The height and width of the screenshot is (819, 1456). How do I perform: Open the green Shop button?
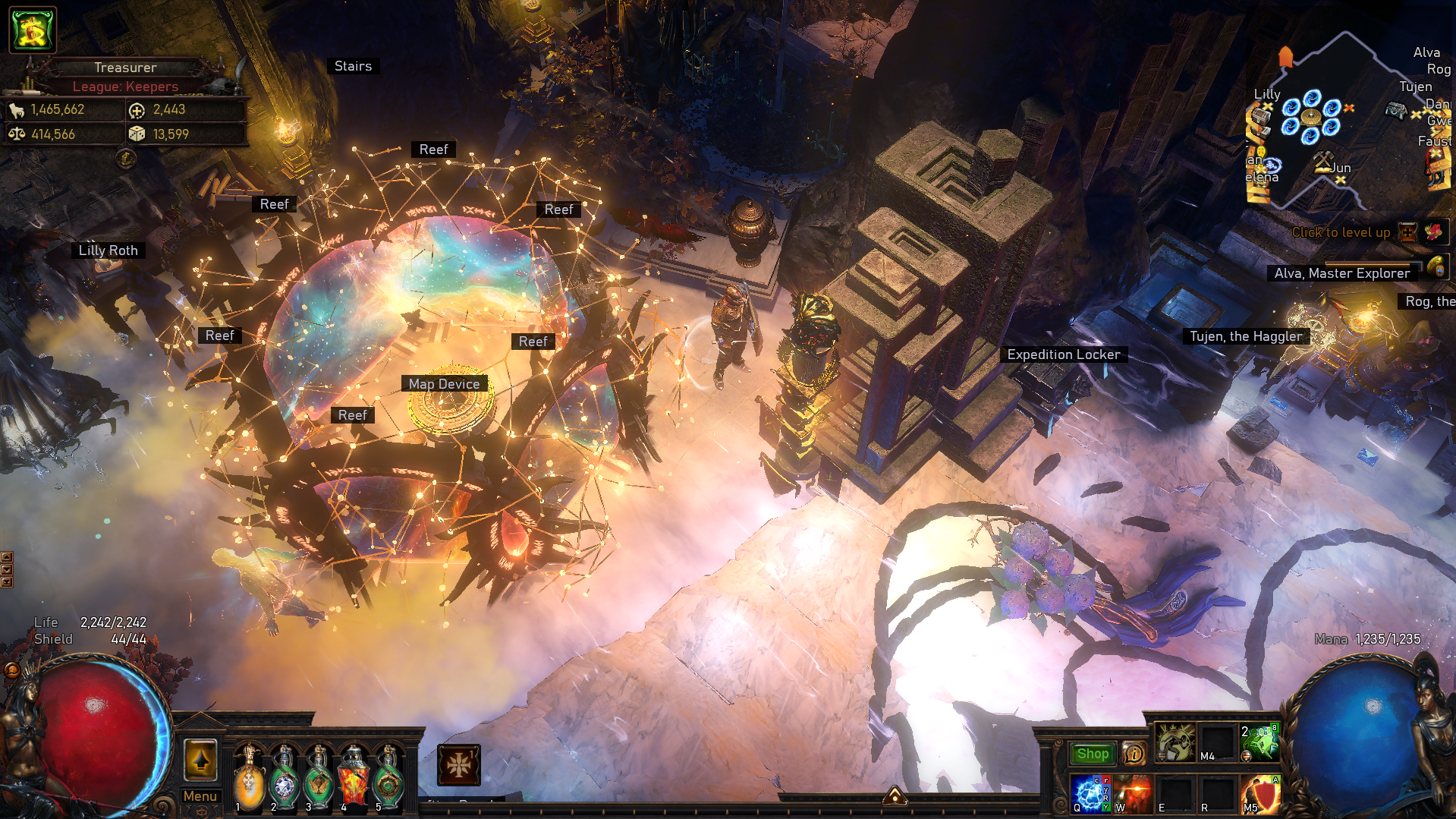[1093, 754]
